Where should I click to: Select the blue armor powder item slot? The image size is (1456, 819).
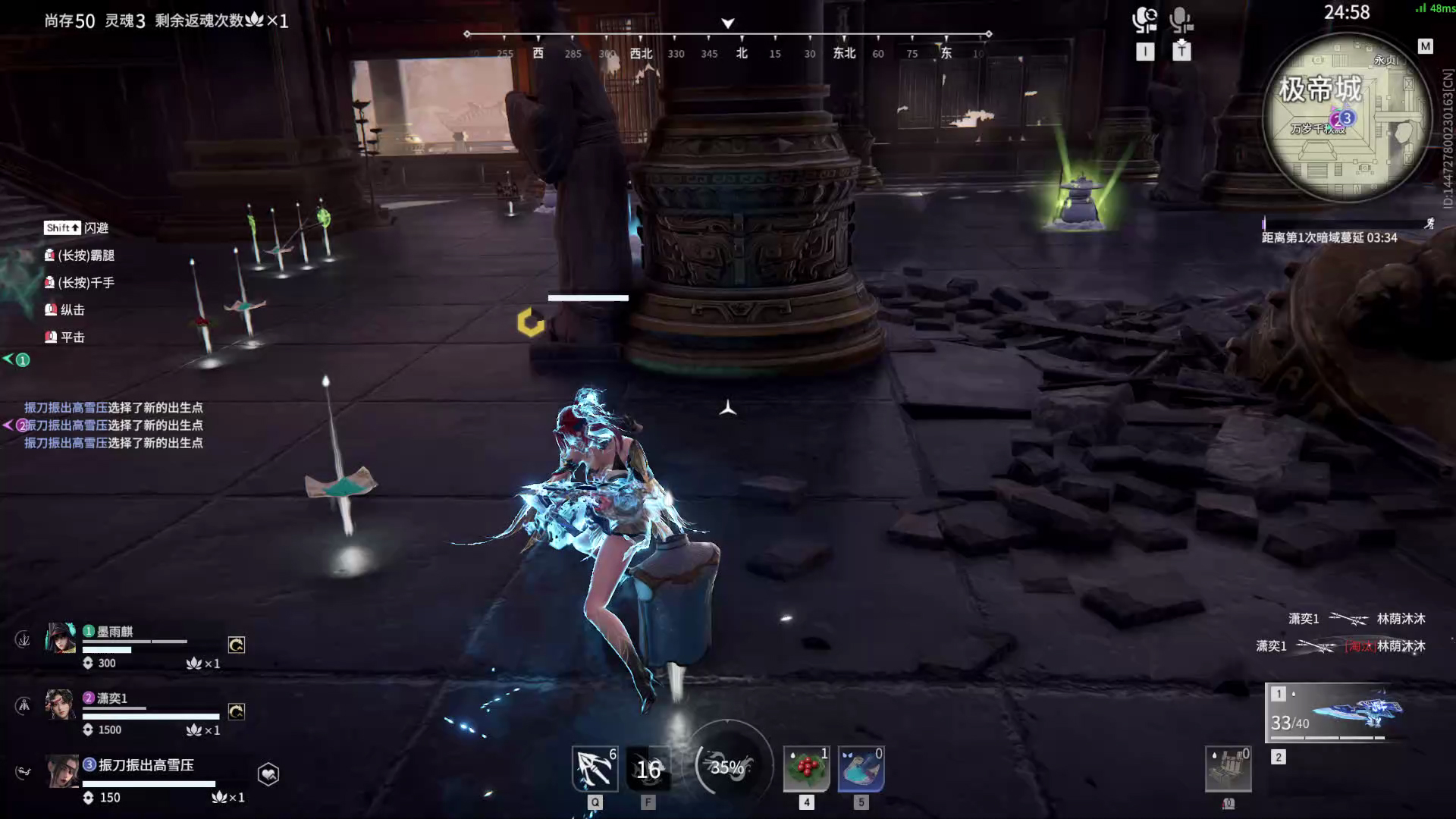861,768
